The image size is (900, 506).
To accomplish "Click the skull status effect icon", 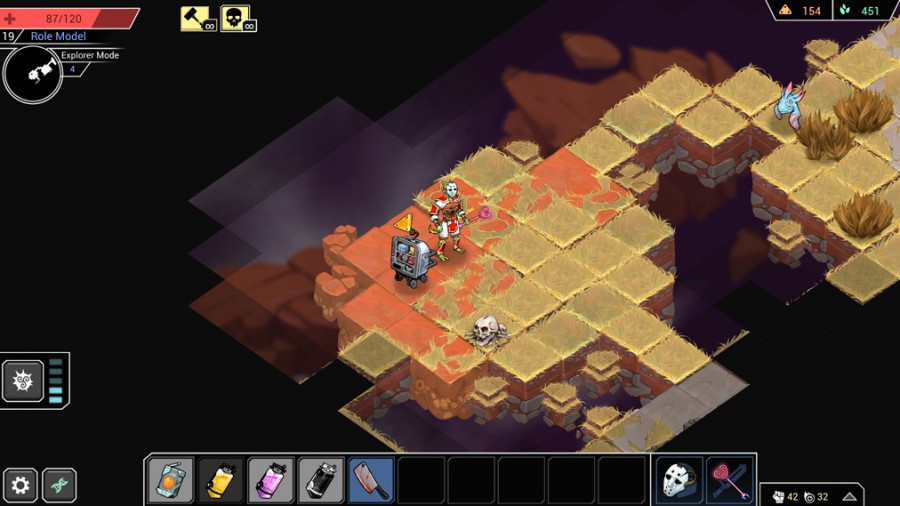I will click(x=236, y=18).
